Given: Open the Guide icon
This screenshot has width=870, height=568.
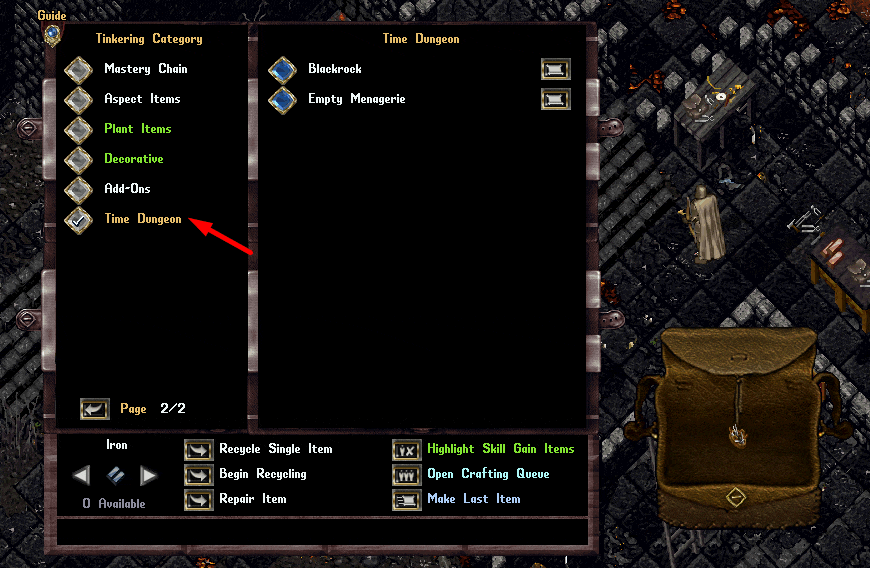Looking at the screenshot, I should (52, 33).
